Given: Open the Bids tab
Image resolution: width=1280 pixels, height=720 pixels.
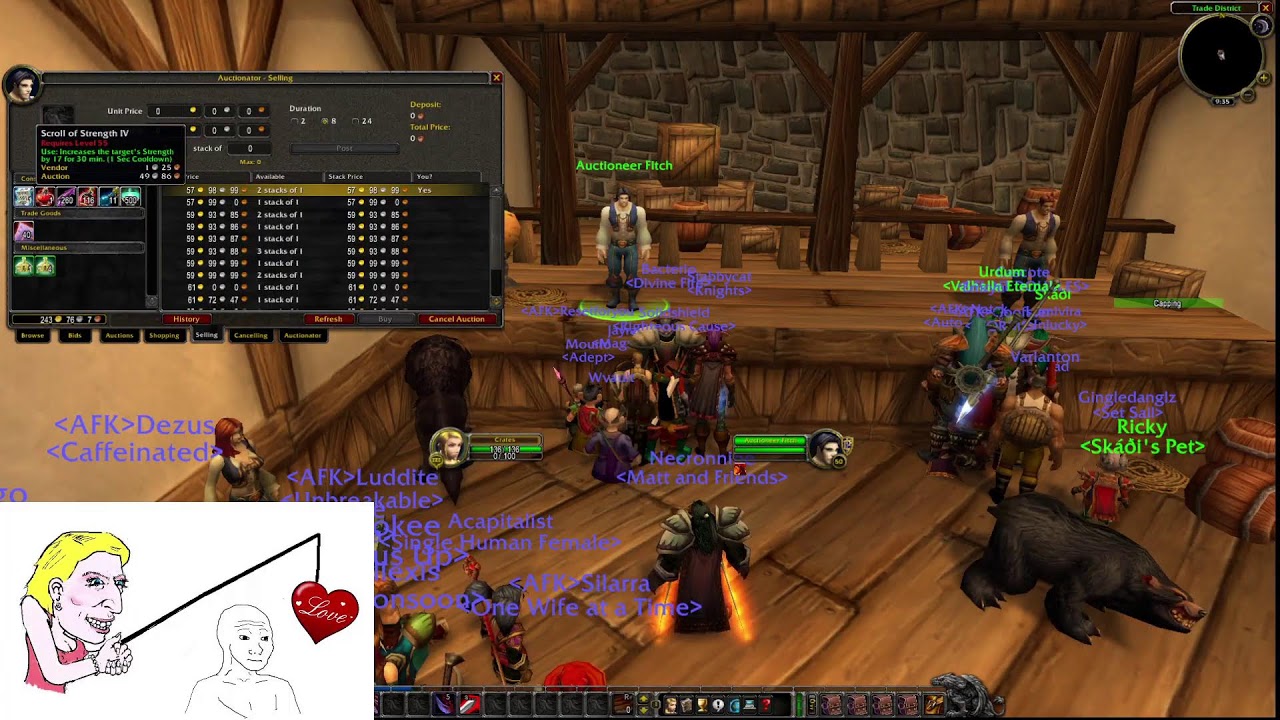Looking at the screenshot, I should [74, 336].
